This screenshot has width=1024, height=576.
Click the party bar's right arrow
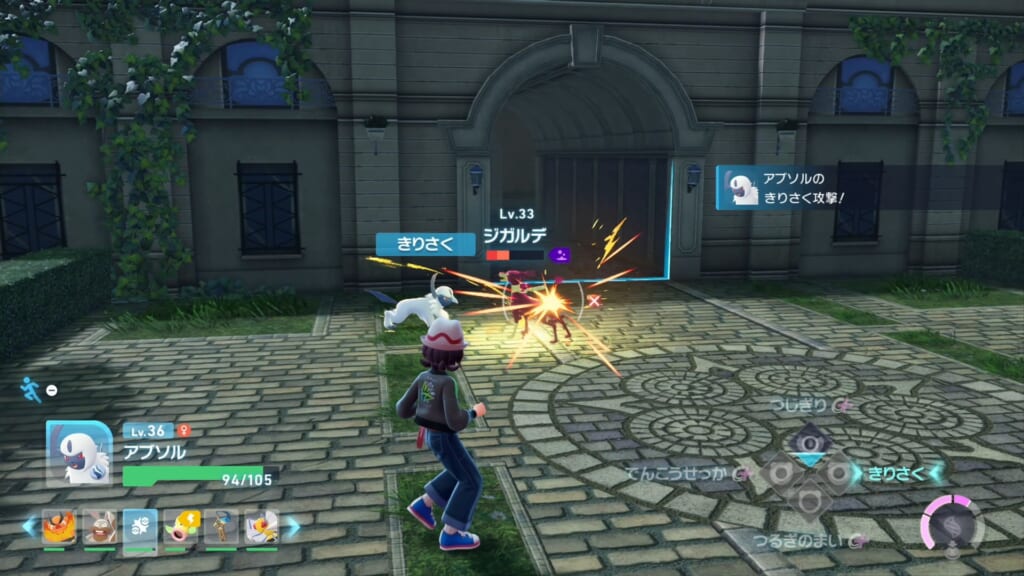pyautogui.click(x=292, y=526)
